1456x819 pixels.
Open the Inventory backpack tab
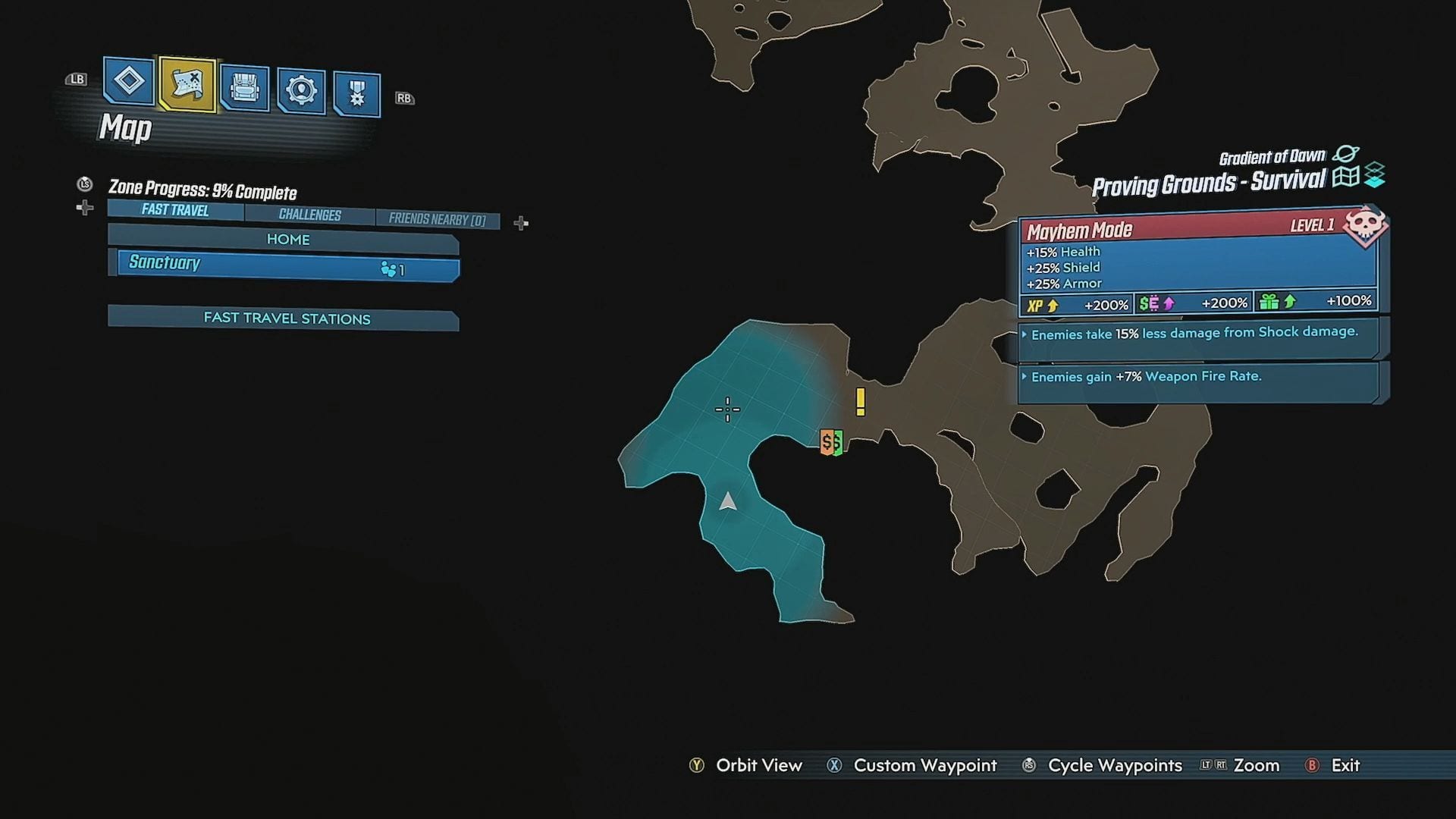pyautogui.click(x=244, y=89)
